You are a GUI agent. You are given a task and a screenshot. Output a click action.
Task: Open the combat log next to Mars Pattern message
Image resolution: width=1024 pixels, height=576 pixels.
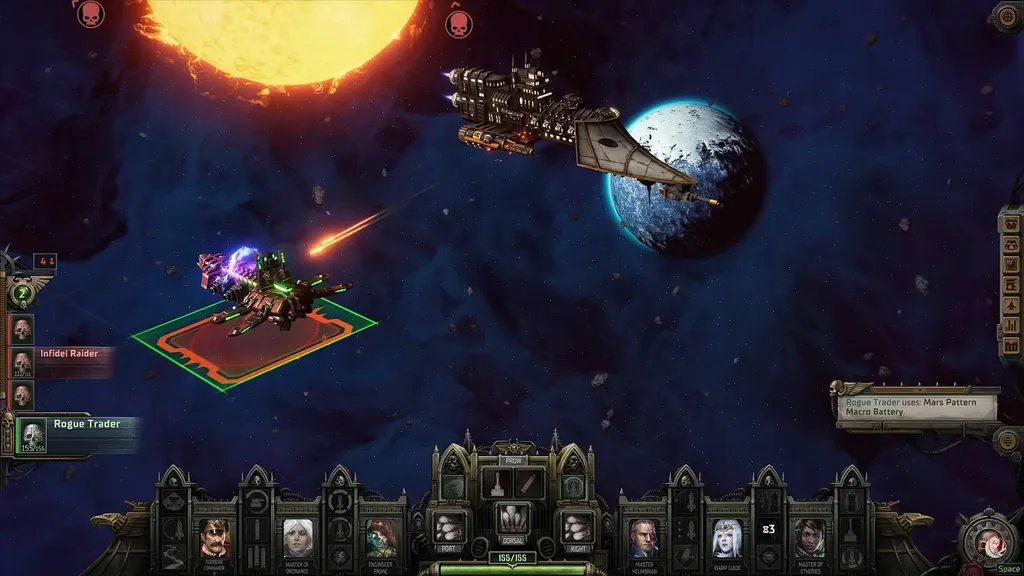point(1008,438)
